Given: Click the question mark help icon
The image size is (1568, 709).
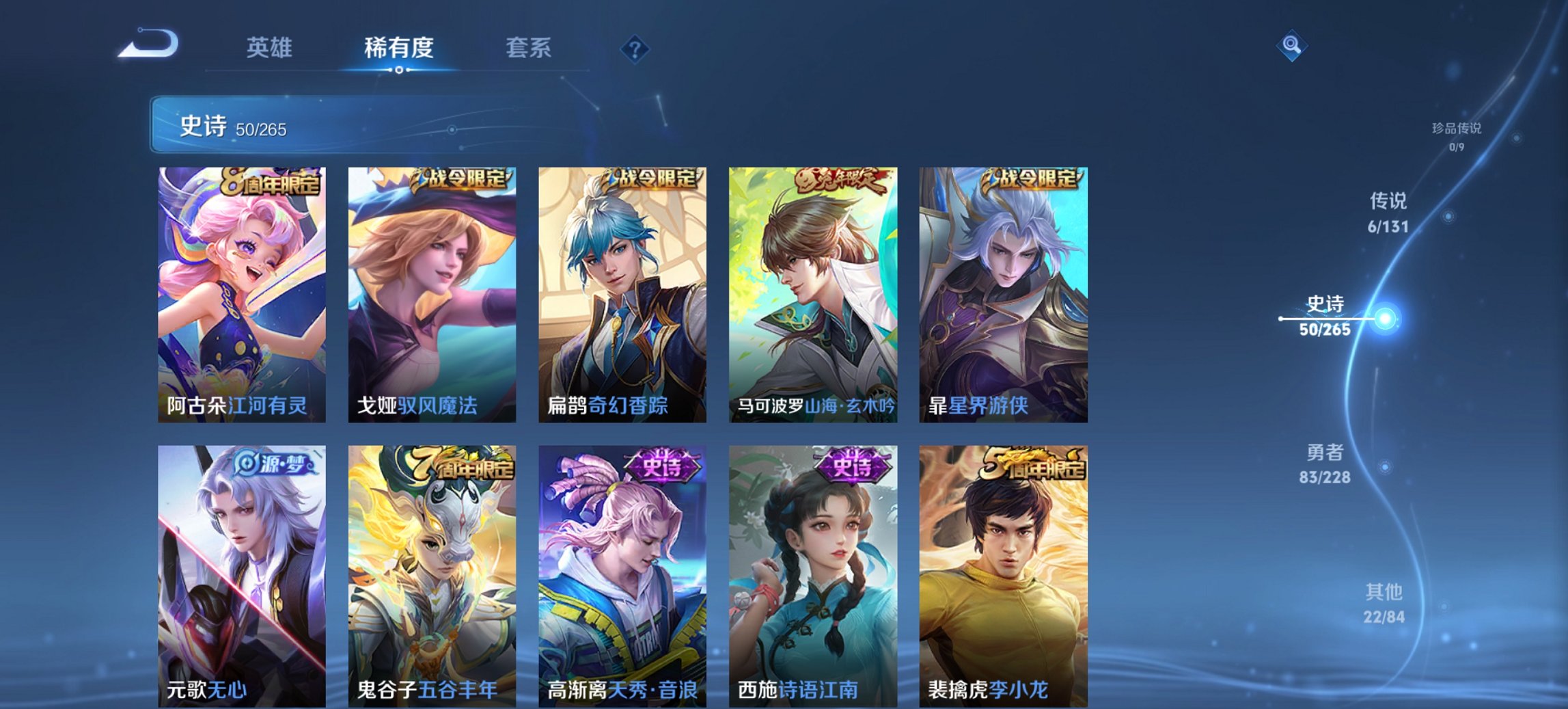Looking at the screenshot, I should (635, 49).
